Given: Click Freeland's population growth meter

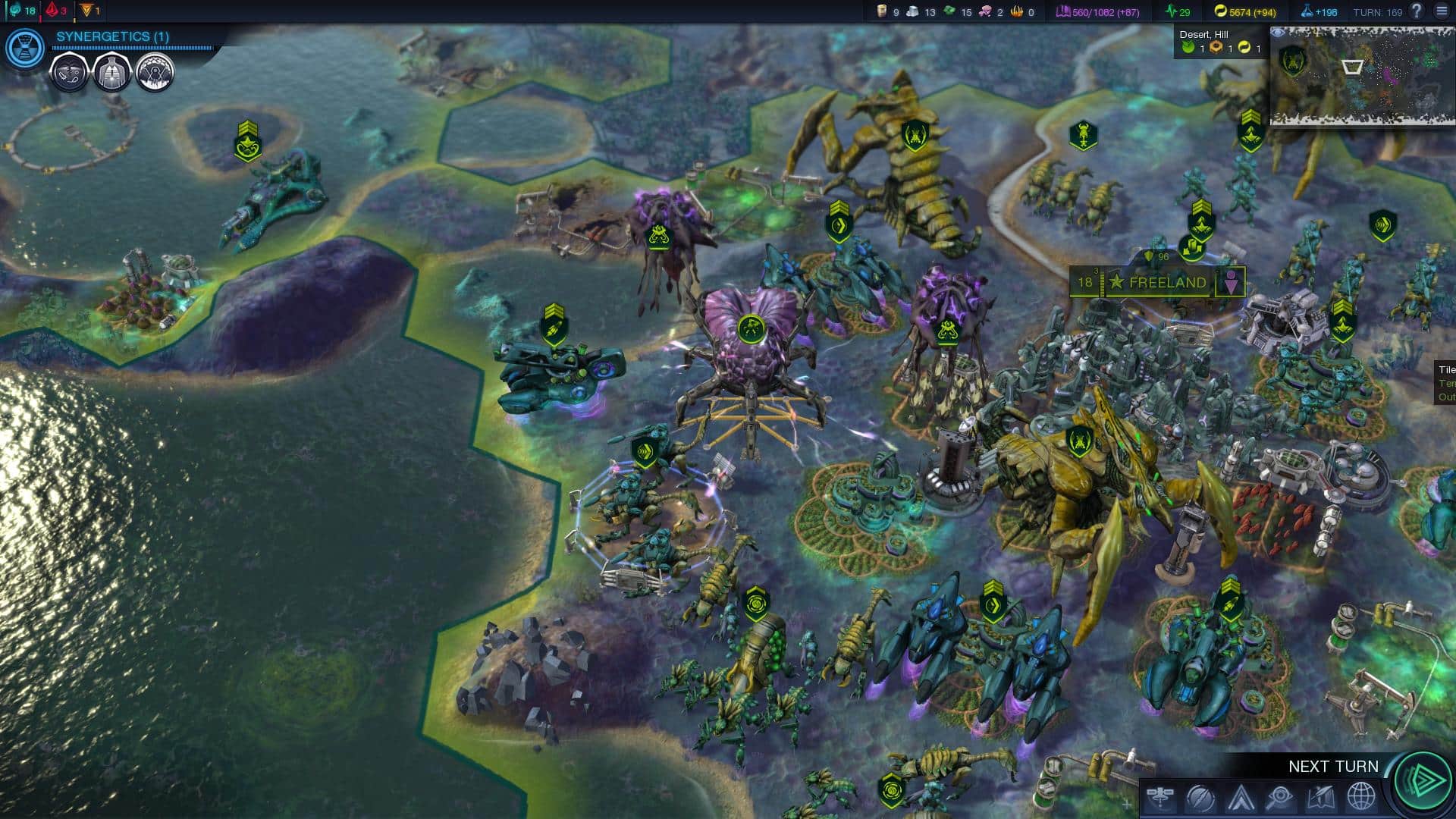Looking at the screenshot, I should pos(1102,282).
